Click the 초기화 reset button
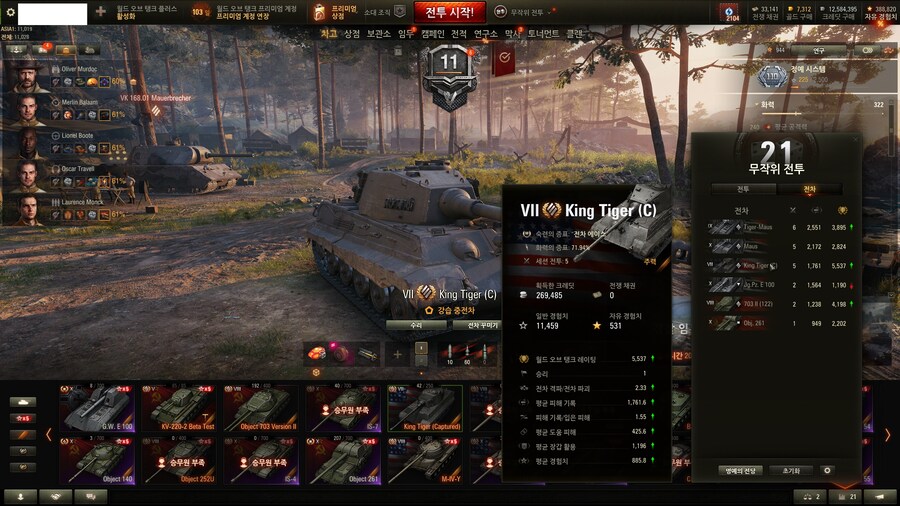Screen dimensions: 900x506 click(x=791, y=470)
